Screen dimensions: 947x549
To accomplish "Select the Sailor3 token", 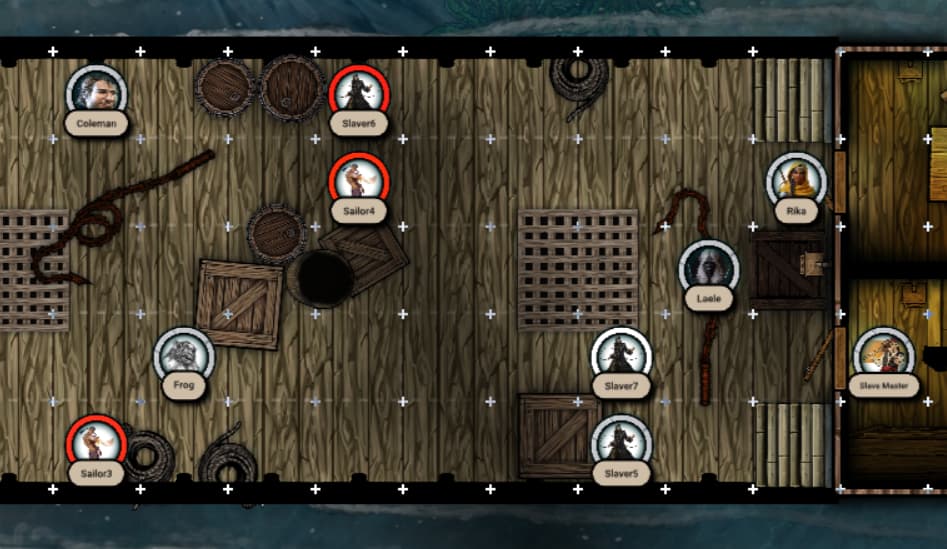I will 96,442.
